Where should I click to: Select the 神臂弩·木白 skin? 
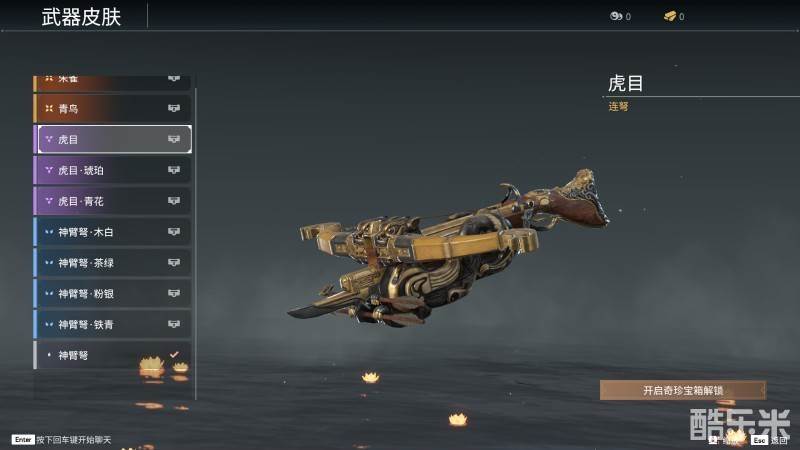[112, 232]
